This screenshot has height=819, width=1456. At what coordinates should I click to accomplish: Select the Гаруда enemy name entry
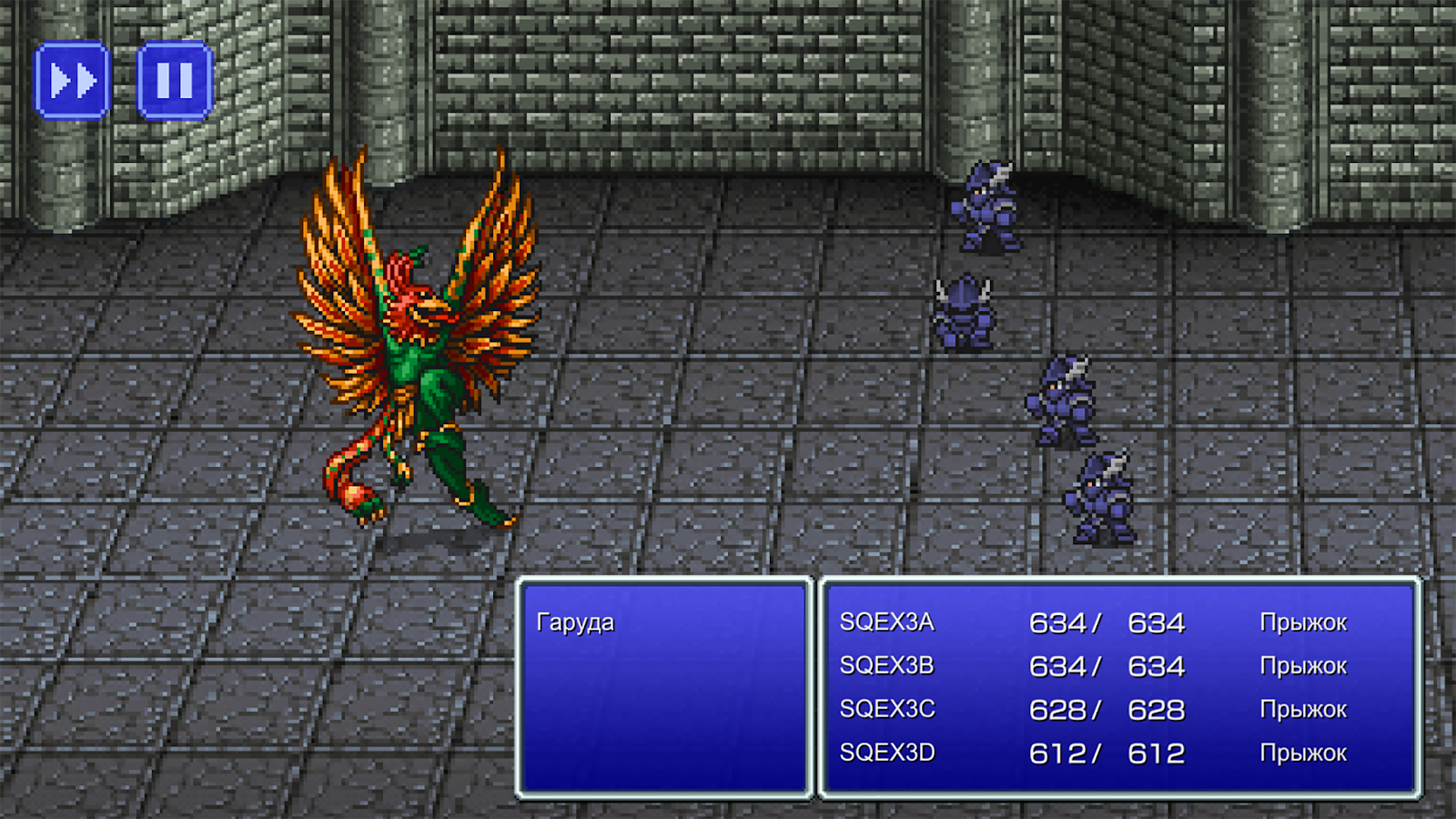(x=576, y=622)
